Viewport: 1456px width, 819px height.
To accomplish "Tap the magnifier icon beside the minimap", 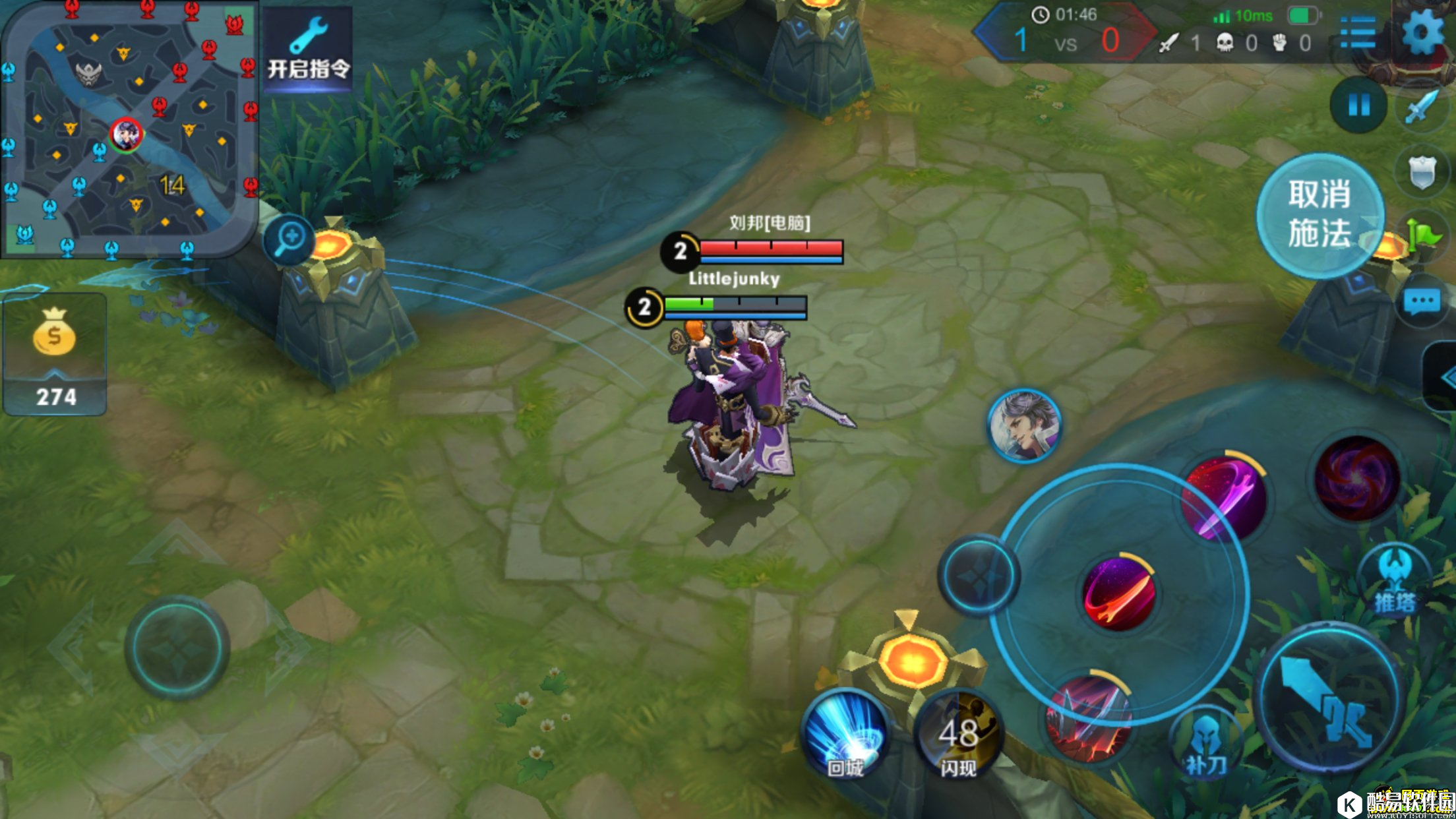I will tap(289, 239).
